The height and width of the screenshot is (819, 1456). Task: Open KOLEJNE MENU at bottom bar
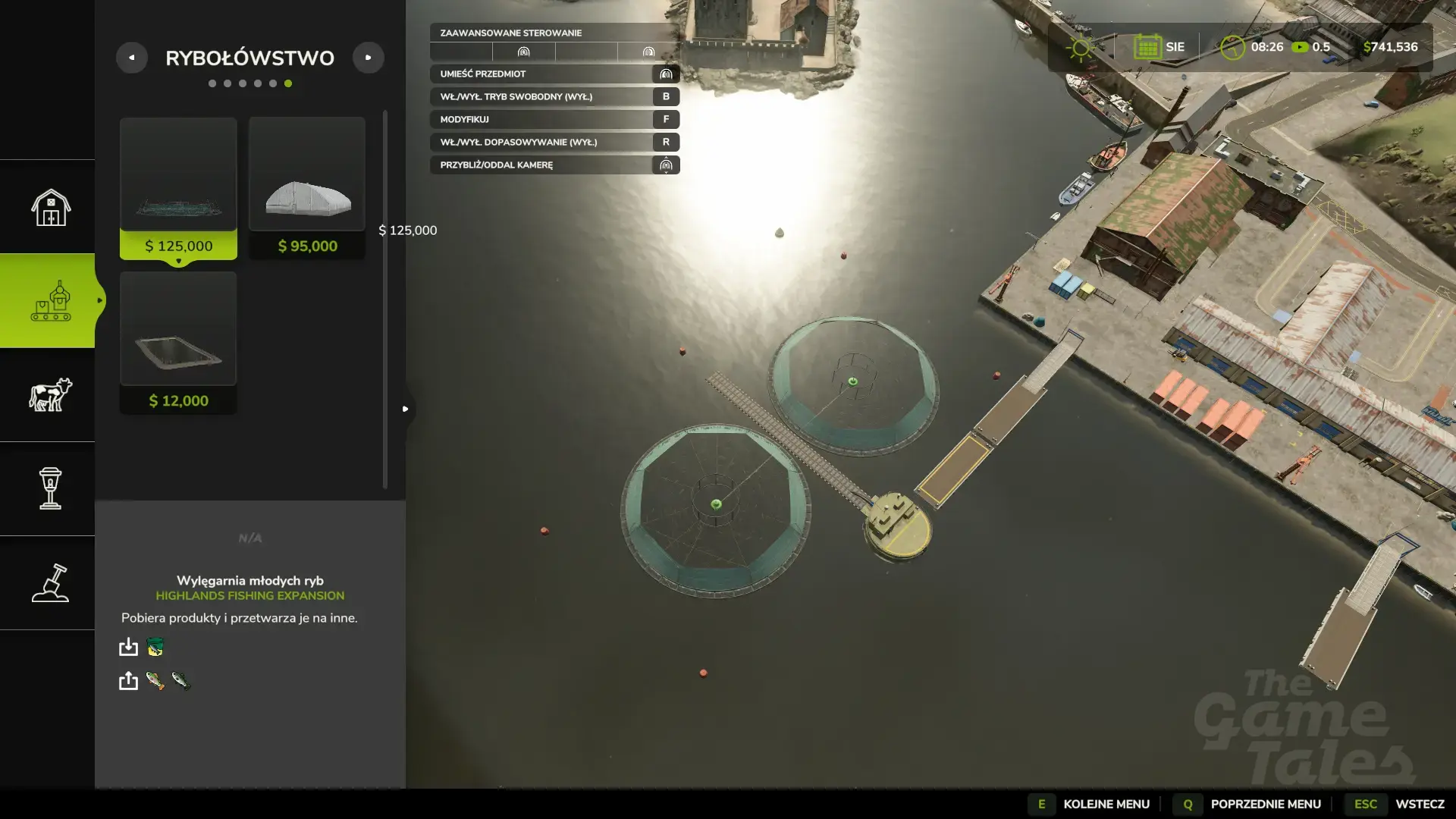pyautogui.click(x=1106, y=804)
